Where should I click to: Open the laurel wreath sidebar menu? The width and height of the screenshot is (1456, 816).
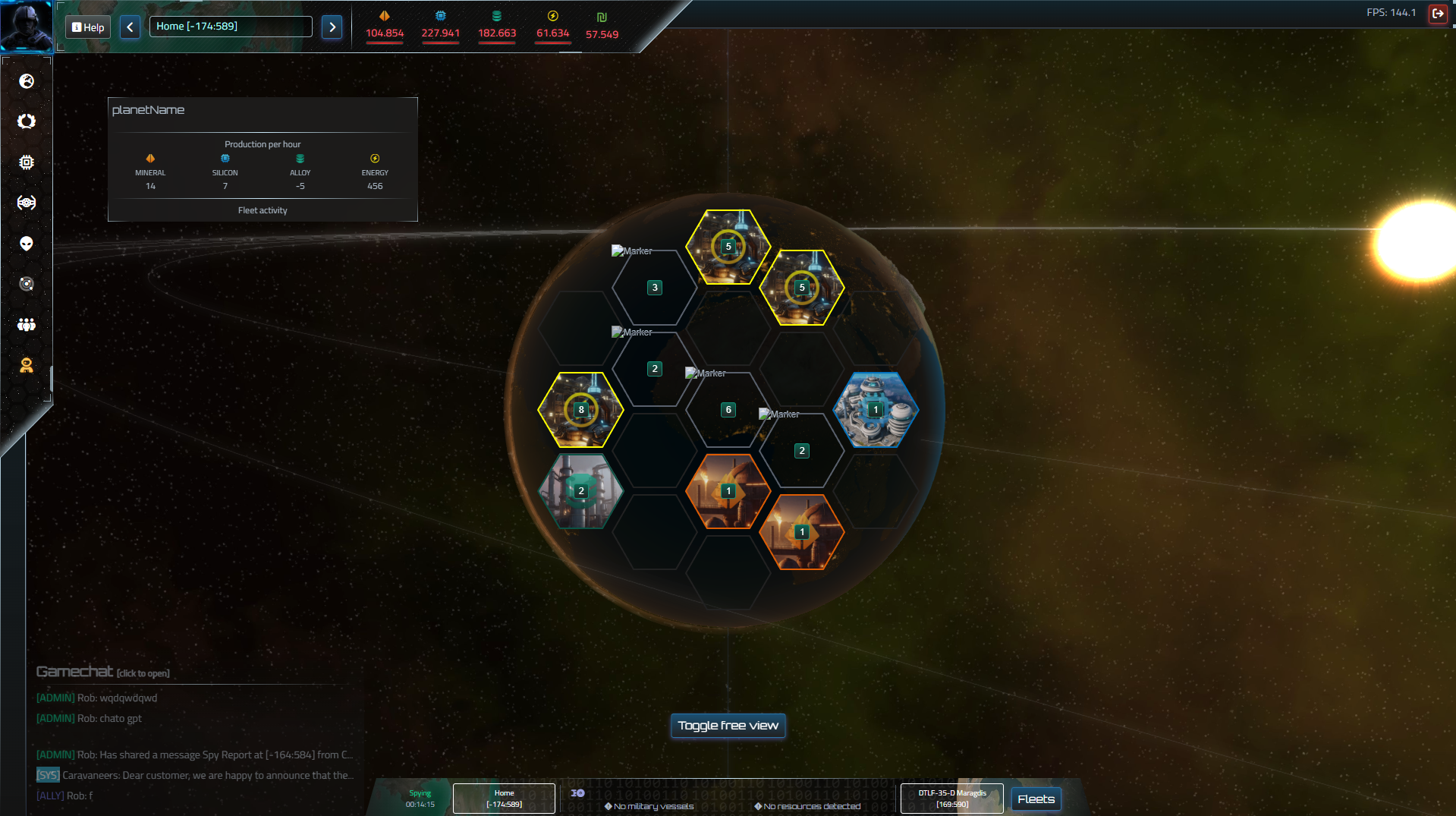(27, 121)
